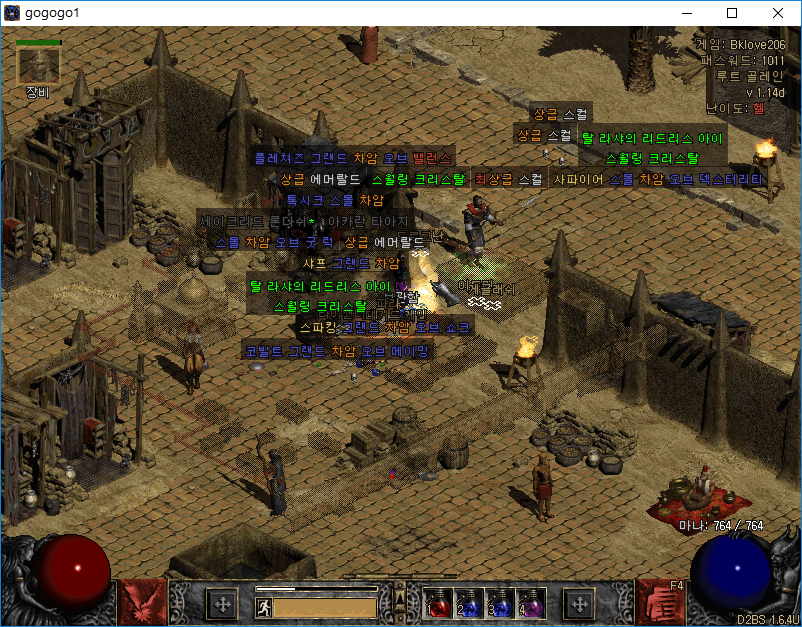
Task: Pick up the 샤프 그랜드 차암 label
Action: click(351, 263)
